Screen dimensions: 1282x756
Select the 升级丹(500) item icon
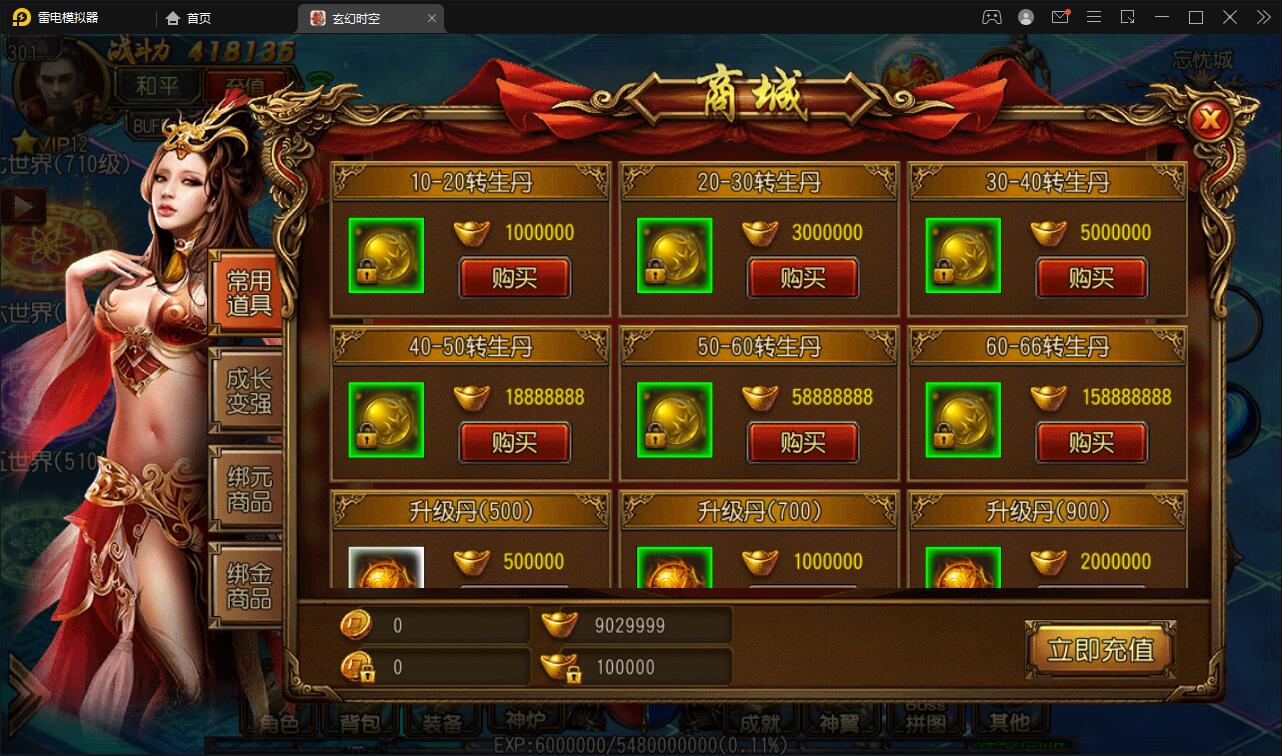coord(386,567)
